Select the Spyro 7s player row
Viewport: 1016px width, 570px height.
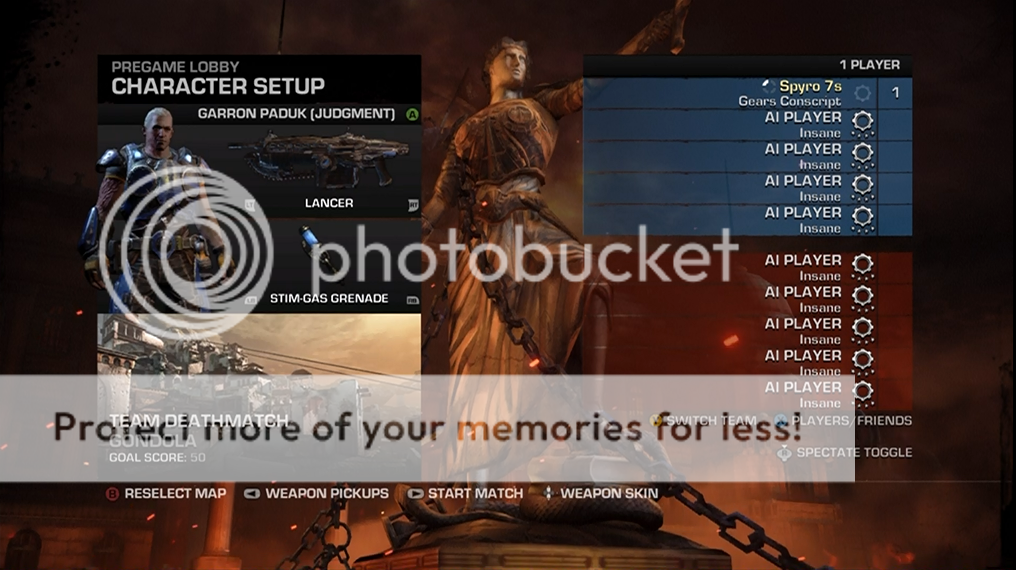(x=747, y=93)
